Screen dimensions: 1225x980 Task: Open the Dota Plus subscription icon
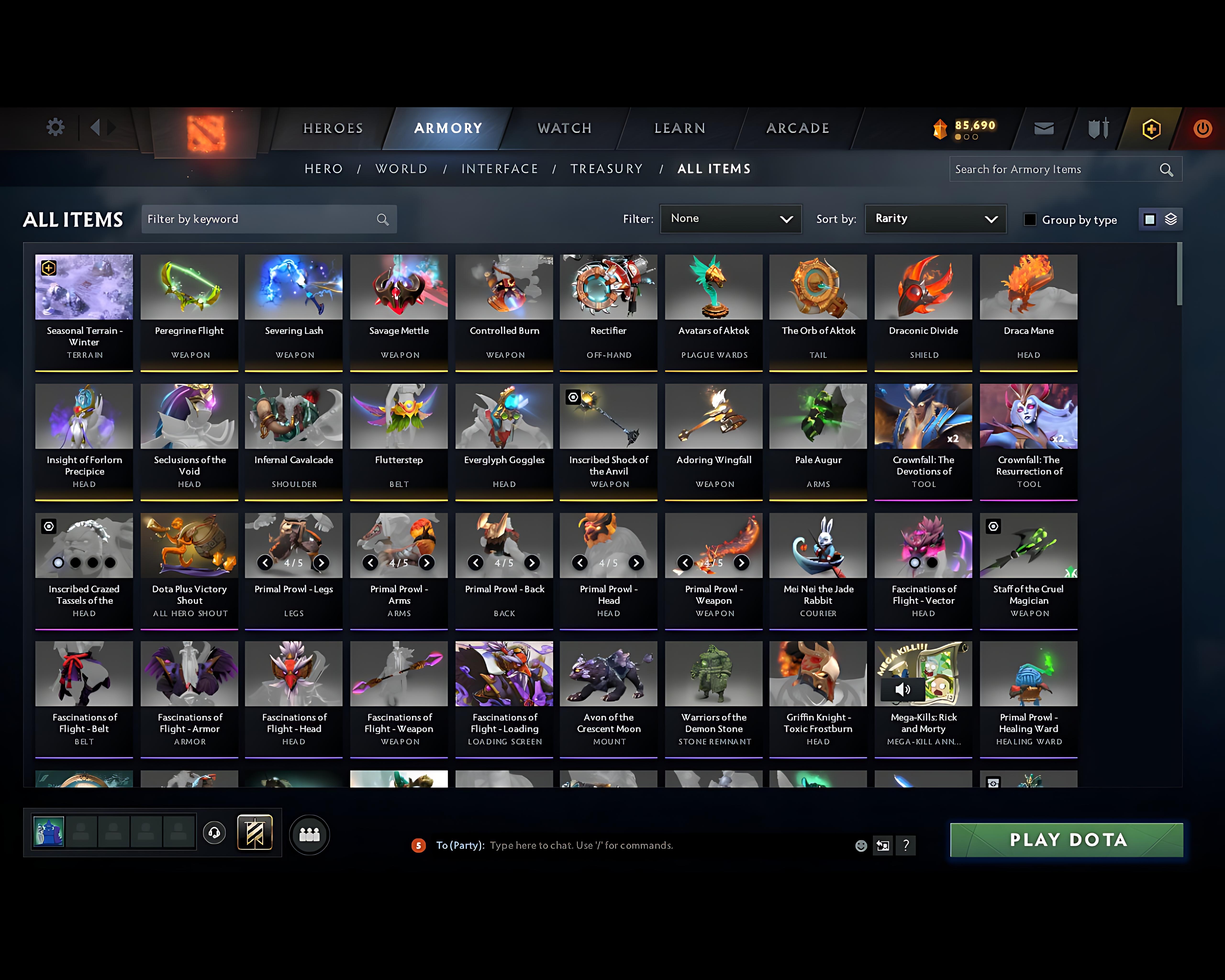[1151, 128]
